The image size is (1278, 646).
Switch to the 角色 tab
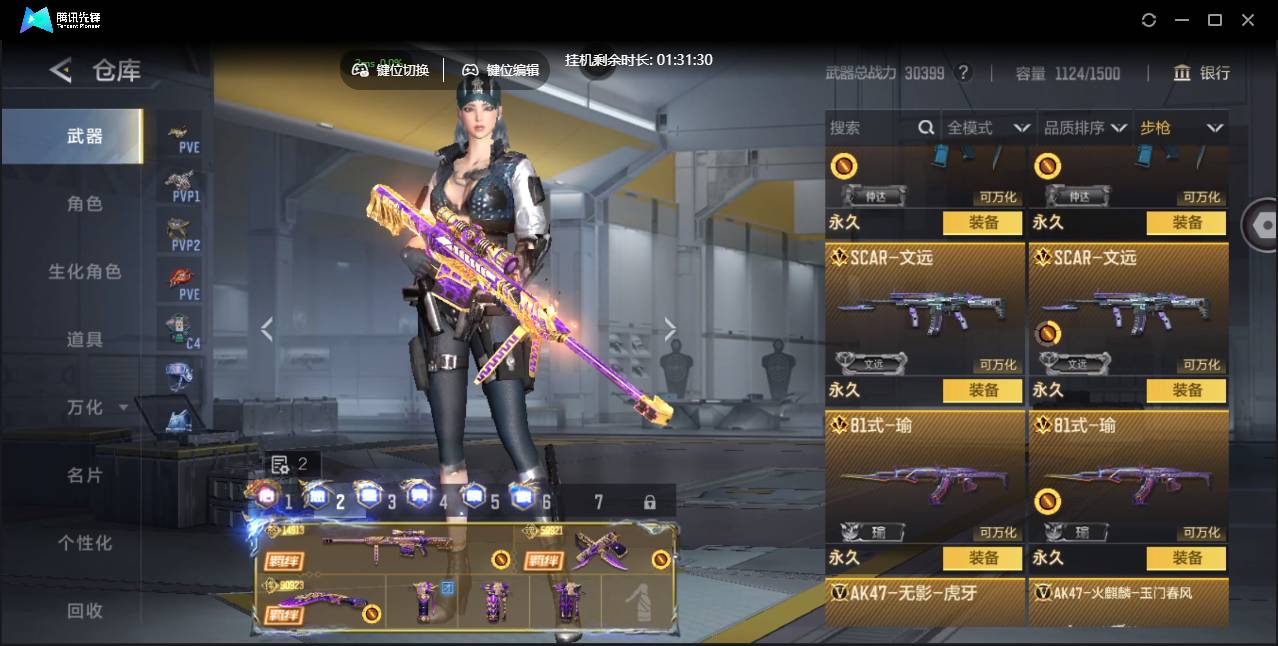(x=85, y=204)
